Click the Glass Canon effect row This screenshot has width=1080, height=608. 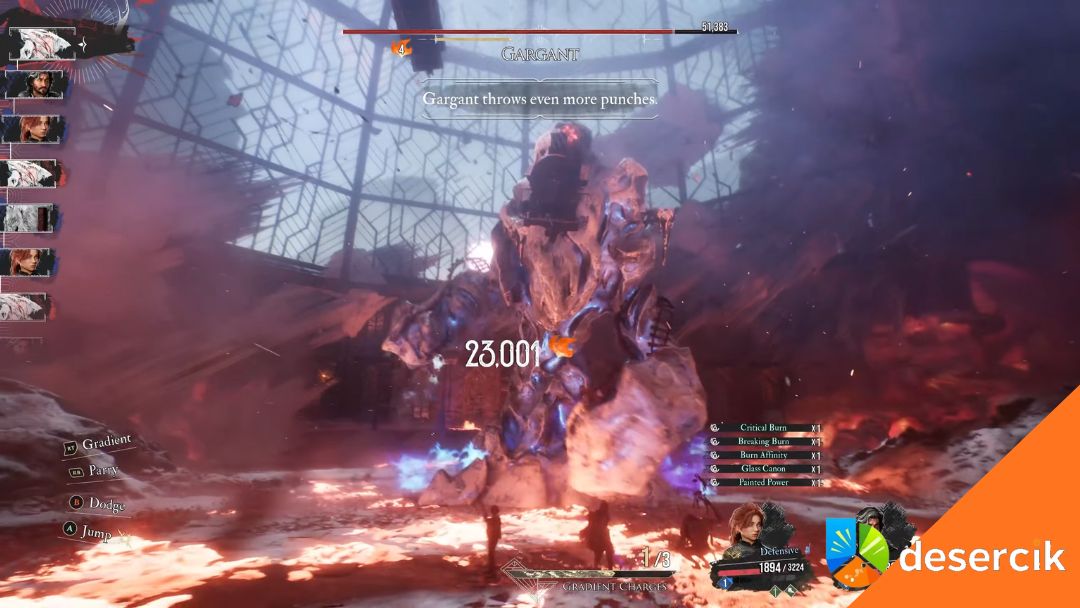[763, 469]
